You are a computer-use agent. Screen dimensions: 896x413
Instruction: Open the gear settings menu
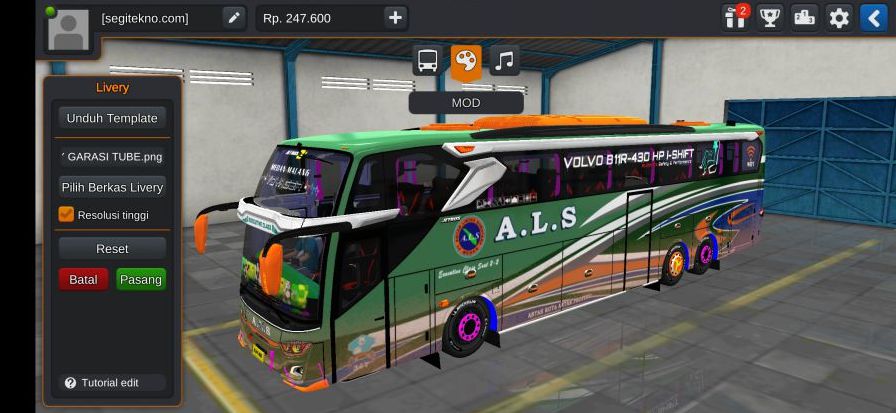click(839, 18)
